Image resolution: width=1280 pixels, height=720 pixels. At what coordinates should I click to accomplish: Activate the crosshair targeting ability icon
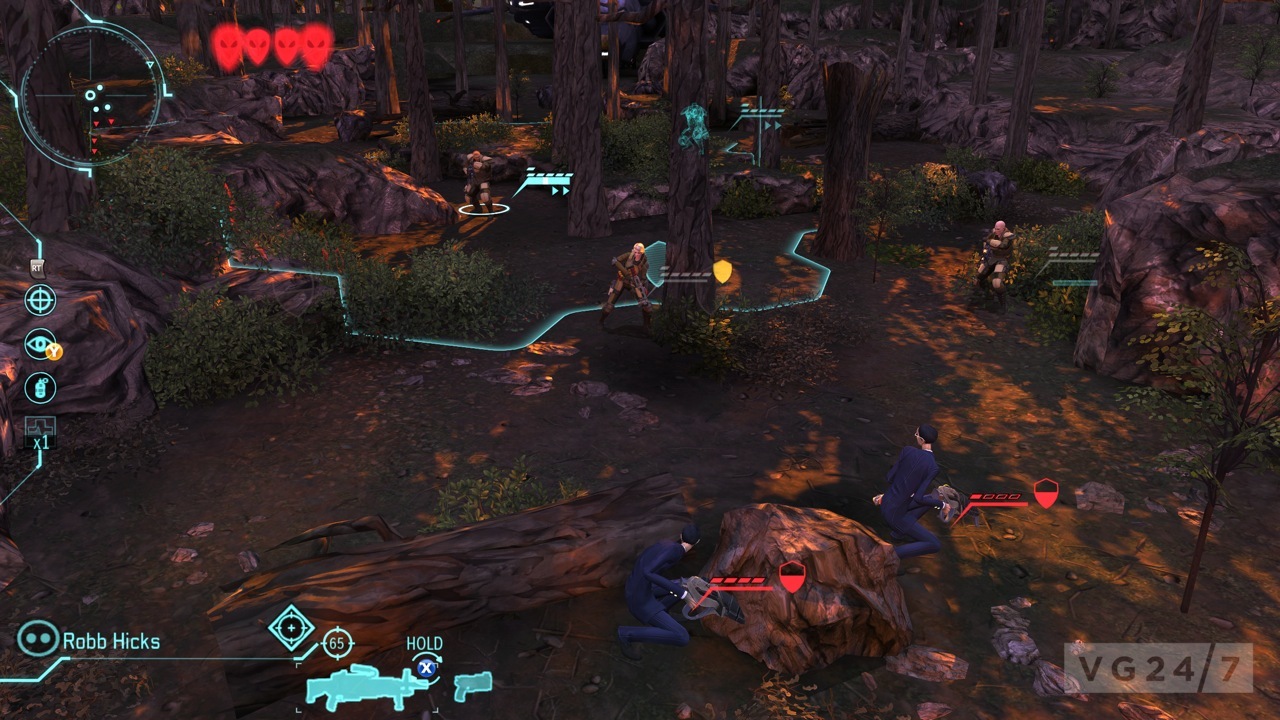pyautogui.click(x=40, y=300)
